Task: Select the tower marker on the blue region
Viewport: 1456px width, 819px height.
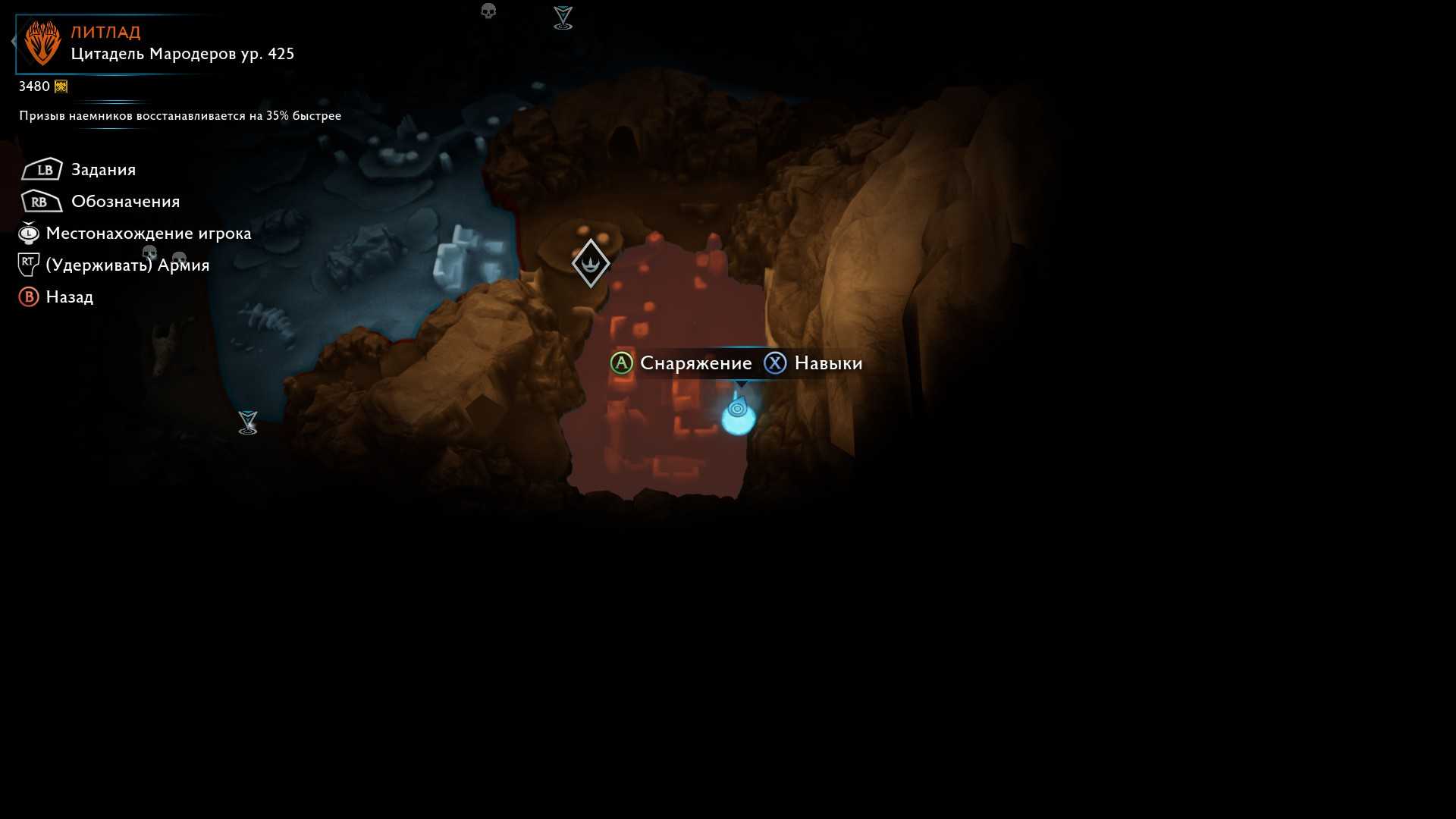Action: [248, 422]
